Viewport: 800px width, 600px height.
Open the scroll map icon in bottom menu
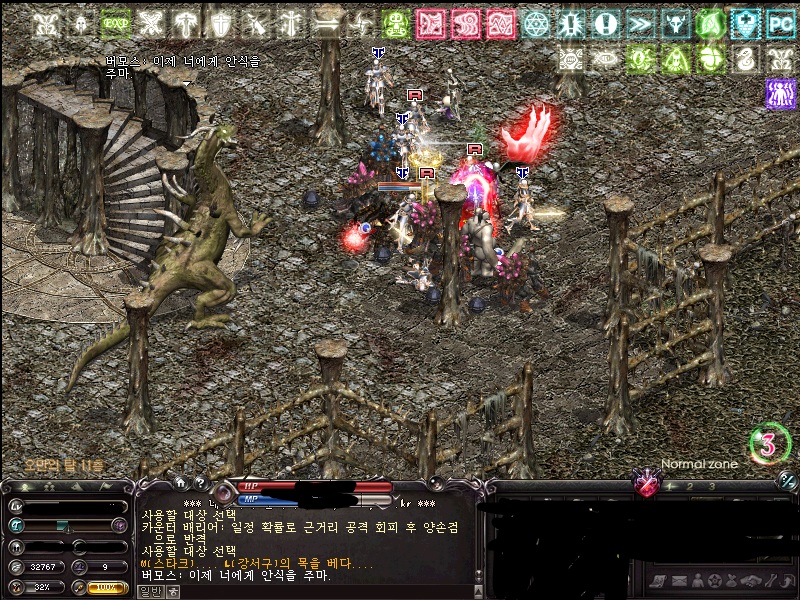657,580
